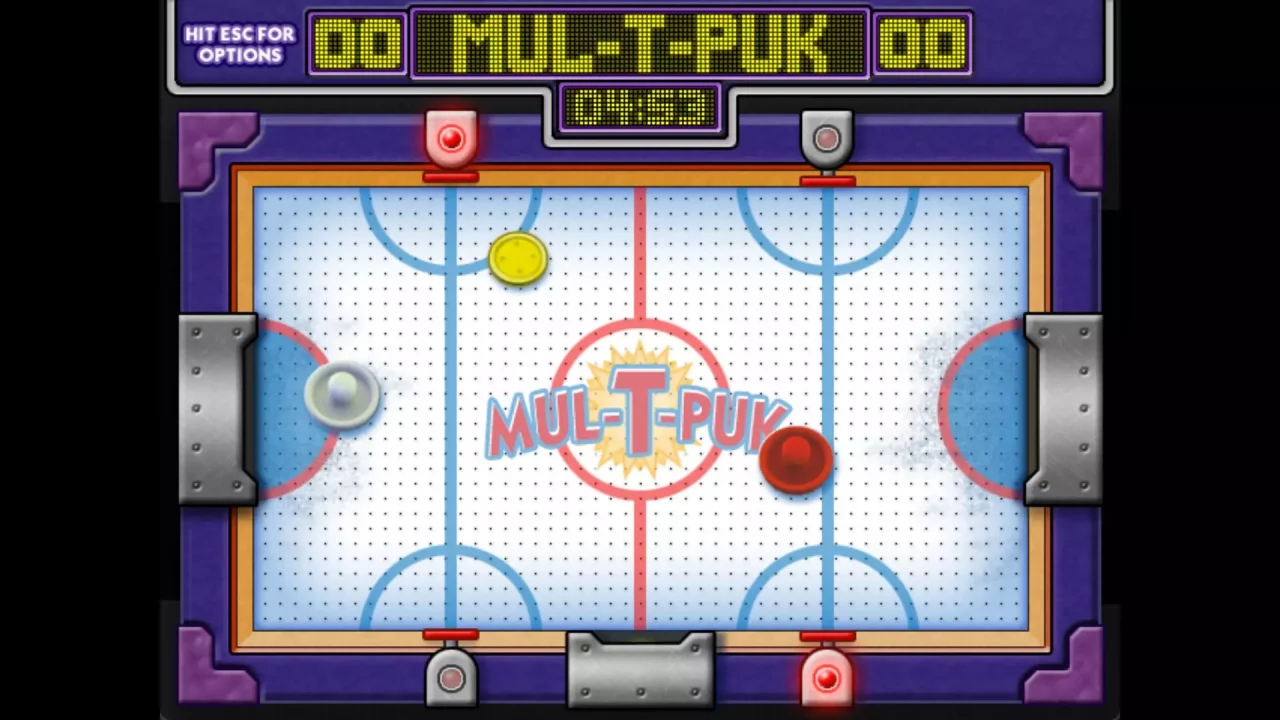
Task: Click the left player 00 score counter
Action: click(355, 42)
